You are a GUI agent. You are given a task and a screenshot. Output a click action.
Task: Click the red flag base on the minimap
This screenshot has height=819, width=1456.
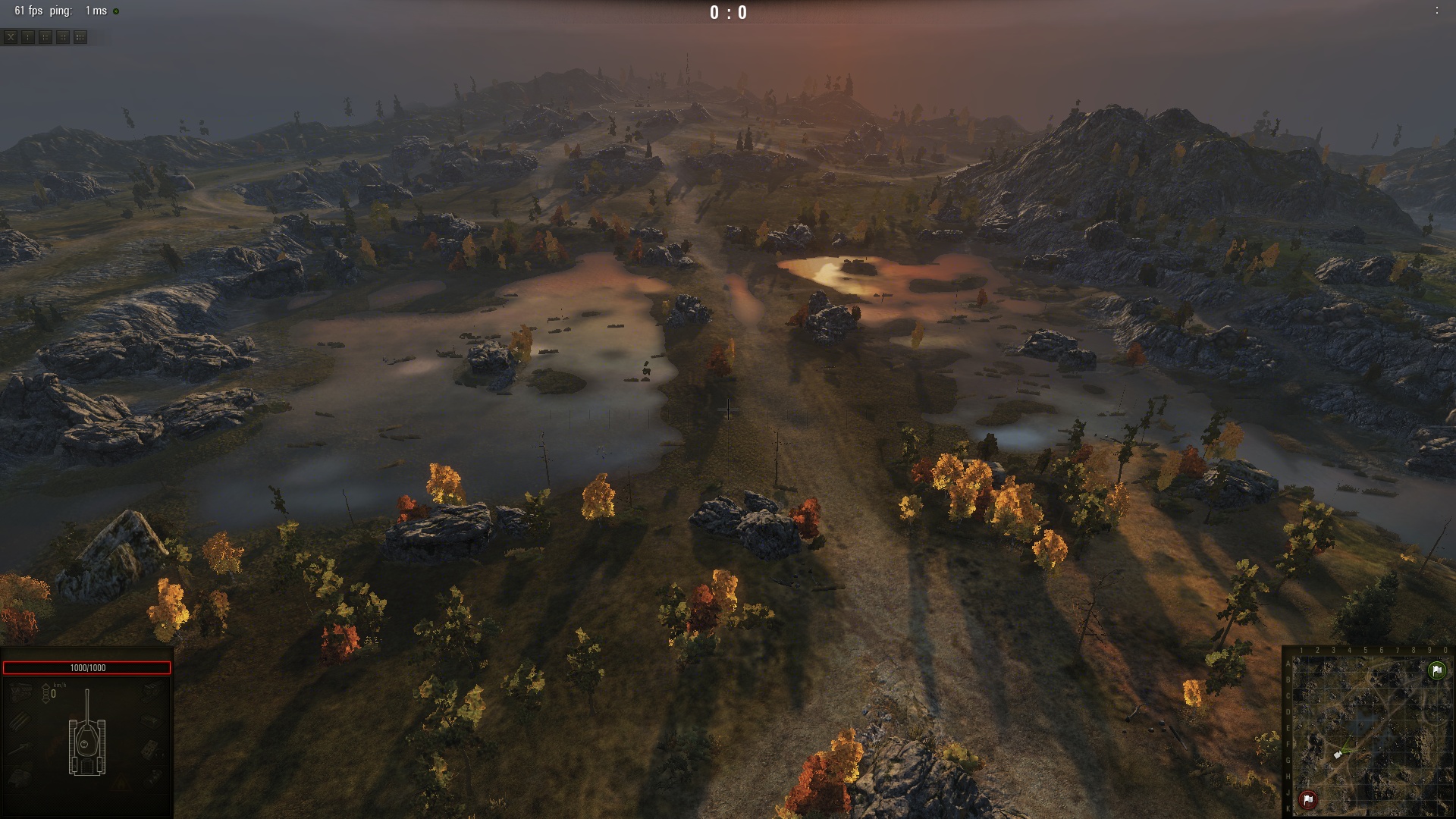pyautogui.click(x=1308, y=799)
